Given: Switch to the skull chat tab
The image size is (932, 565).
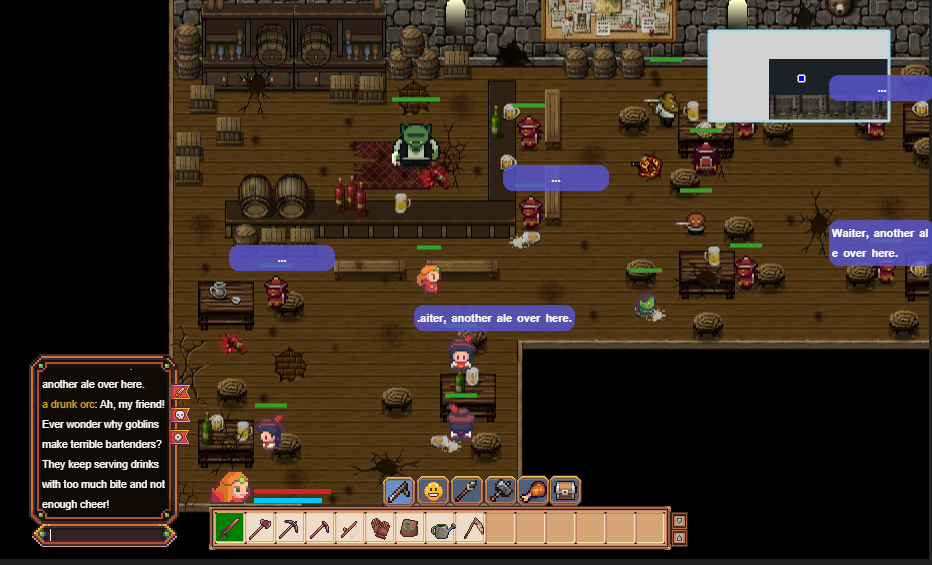Looking at the screenshot, I should 180,415.
